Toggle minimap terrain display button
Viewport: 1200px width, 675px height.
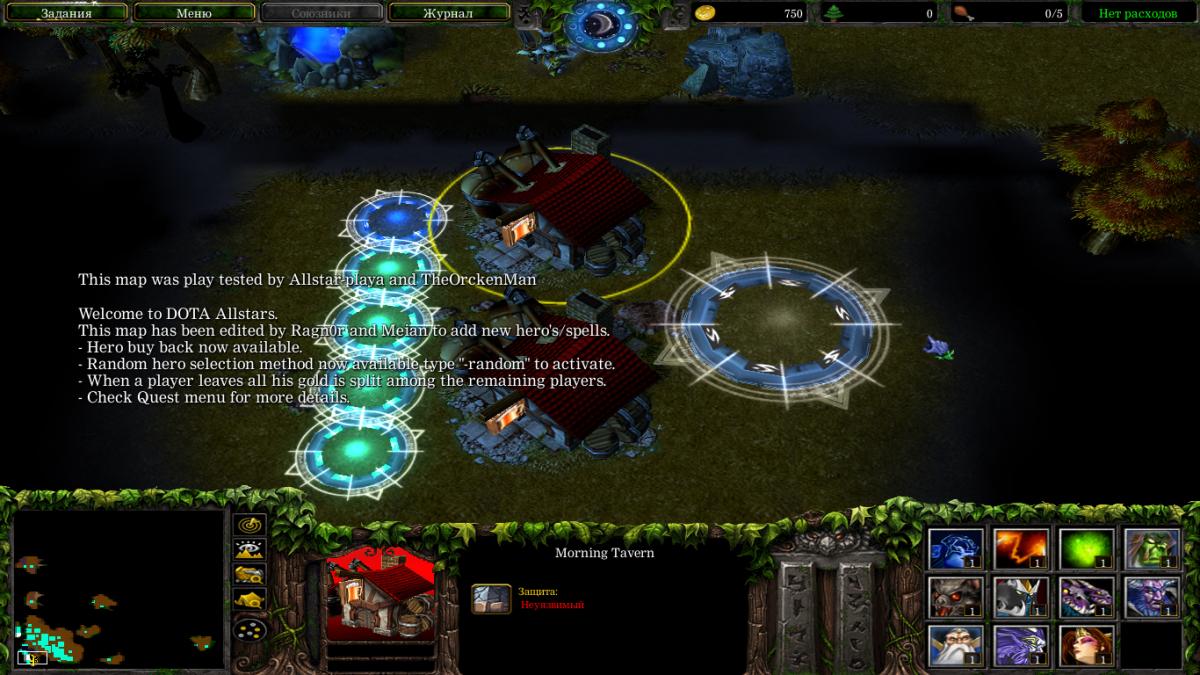pyautogui.click(x=249, y=549)
